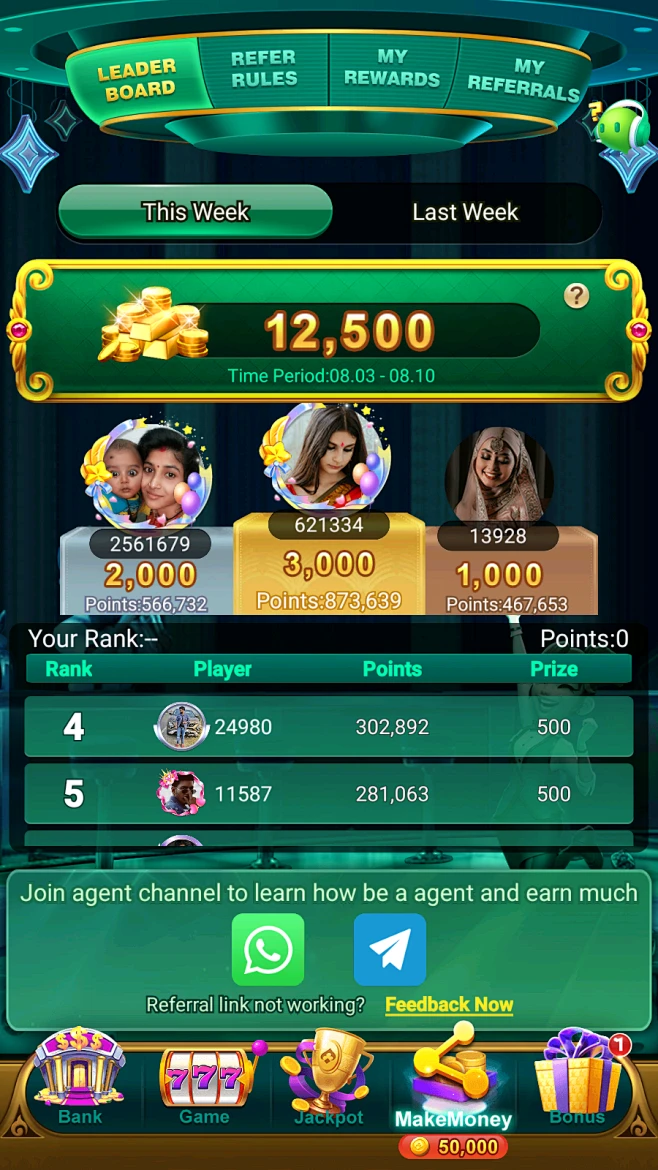
Task: Open the My Referrals tab
Action: pyautogui.click(x=523, y=78)
